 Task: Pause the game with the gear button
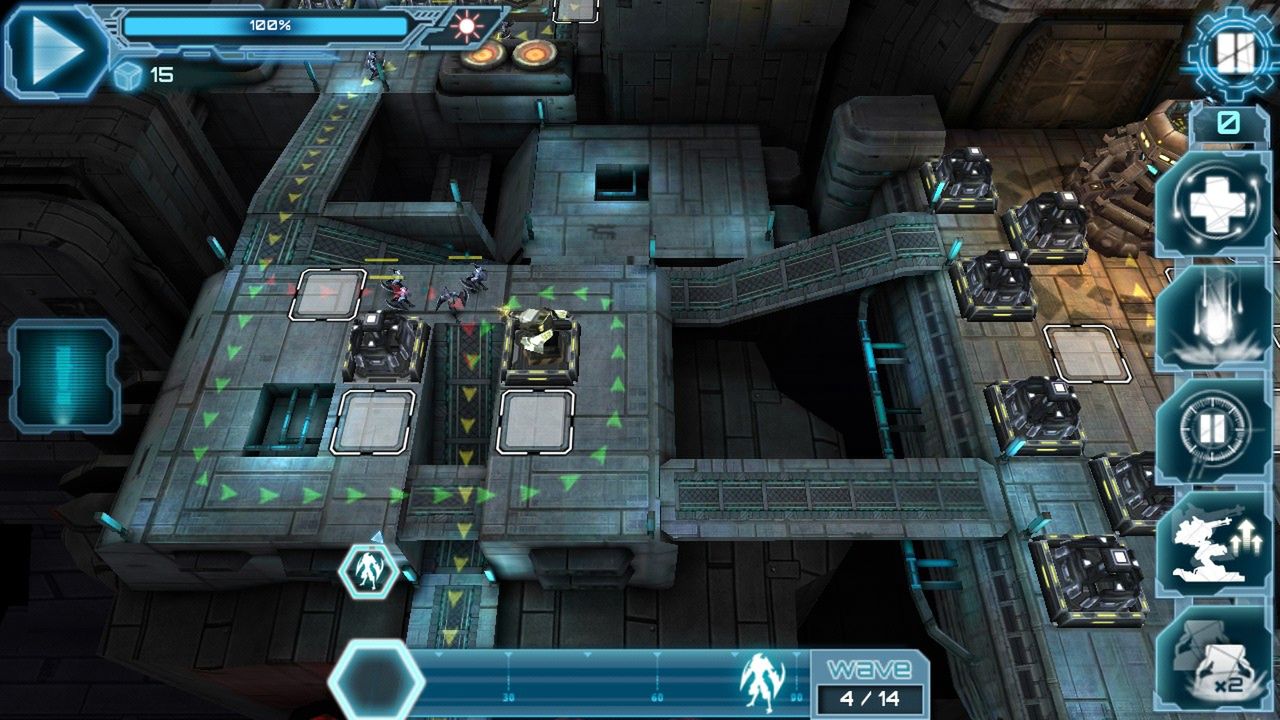pos(1235,54)
